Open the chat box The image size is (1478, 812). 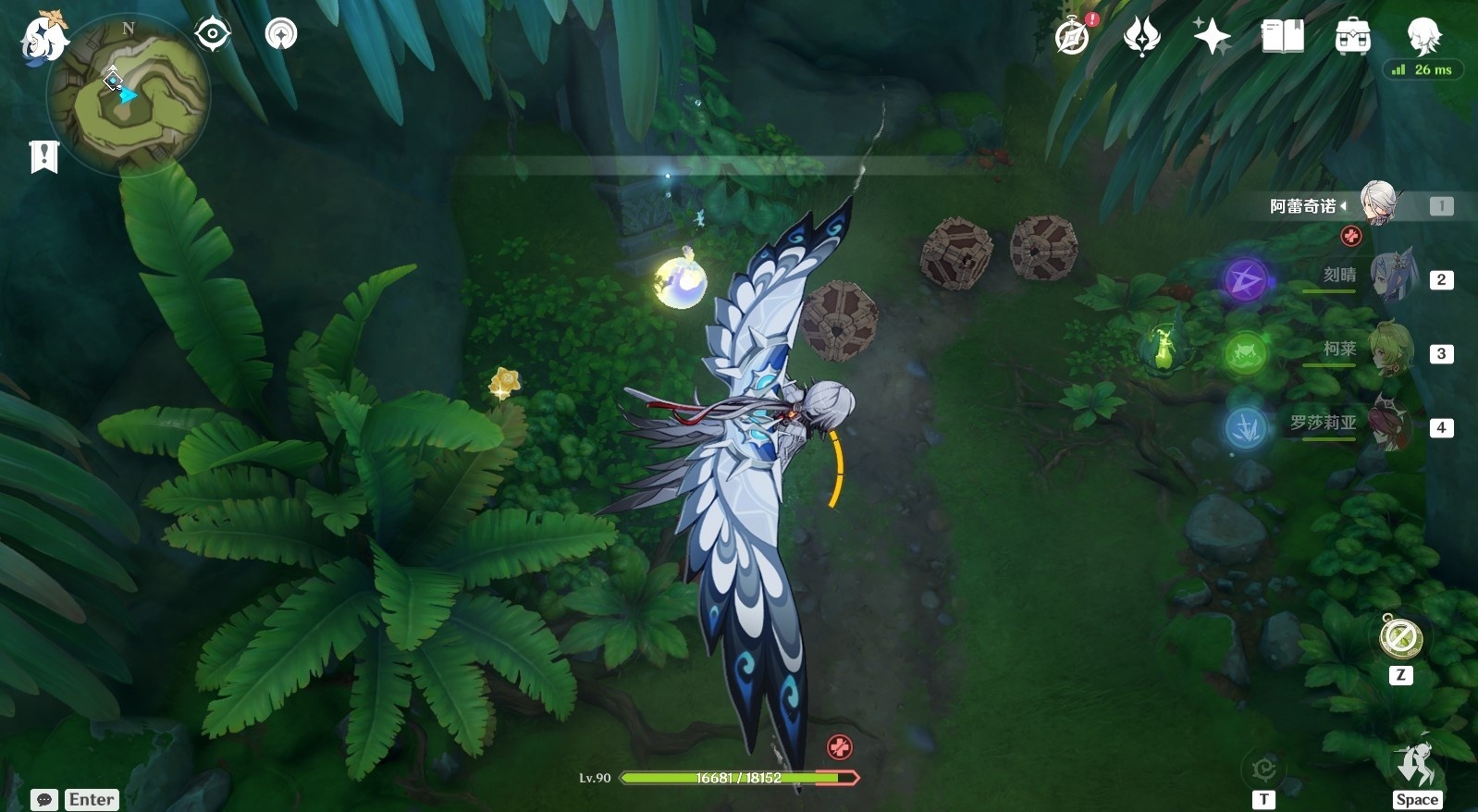pyautogui.click(x=44, y=800)
